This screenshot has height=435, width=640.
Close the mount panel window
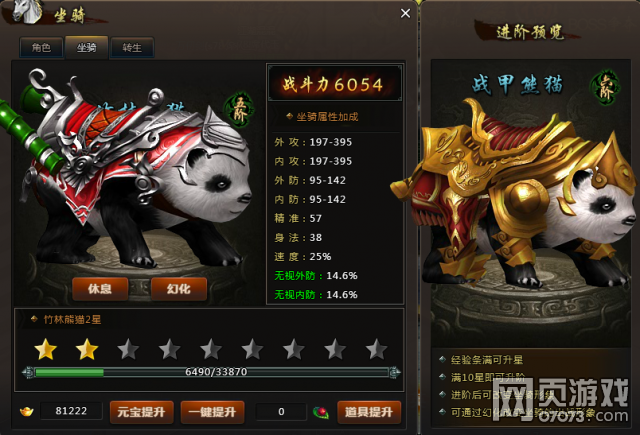[x=405, y=14]
